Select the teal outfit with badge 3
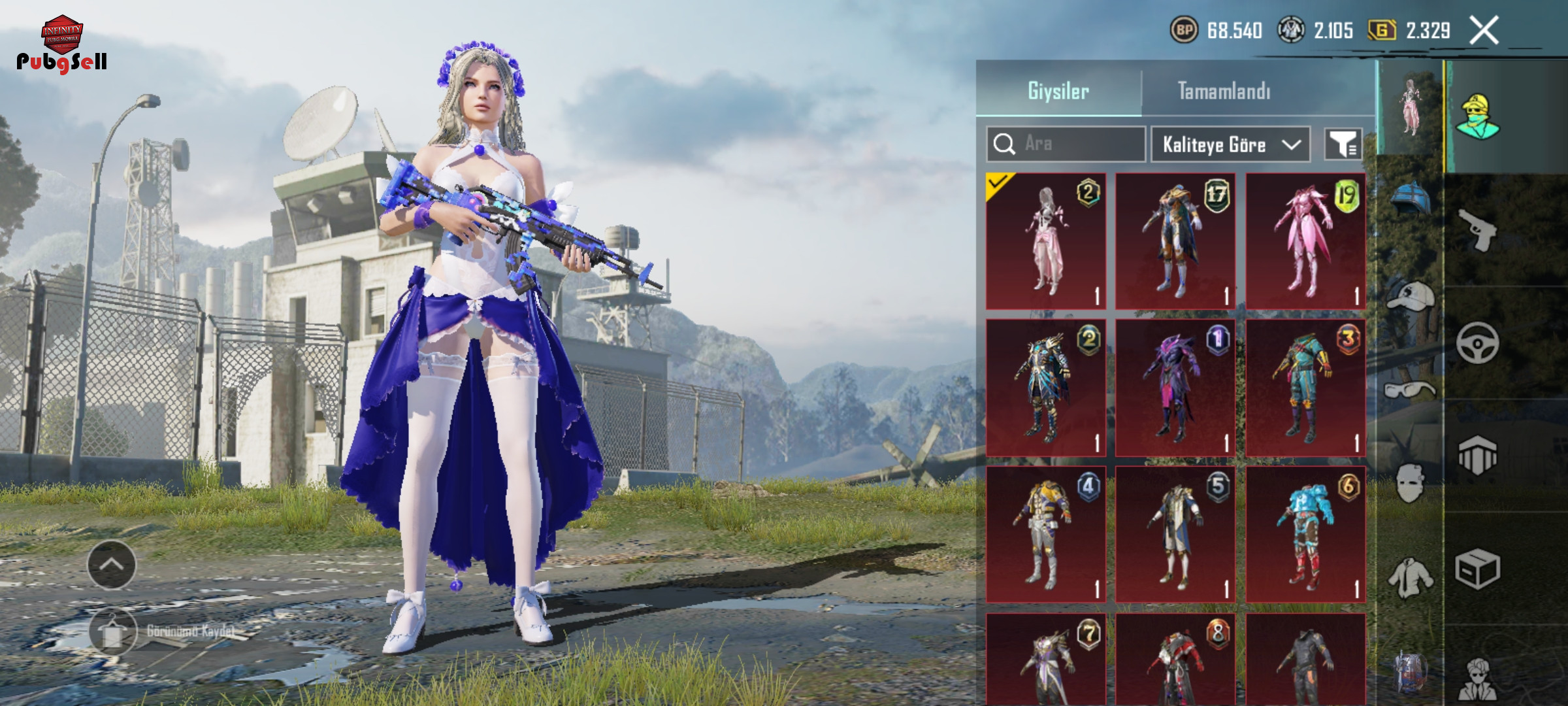Viewport: 1568px width, 706px height. coord(1305,388)
